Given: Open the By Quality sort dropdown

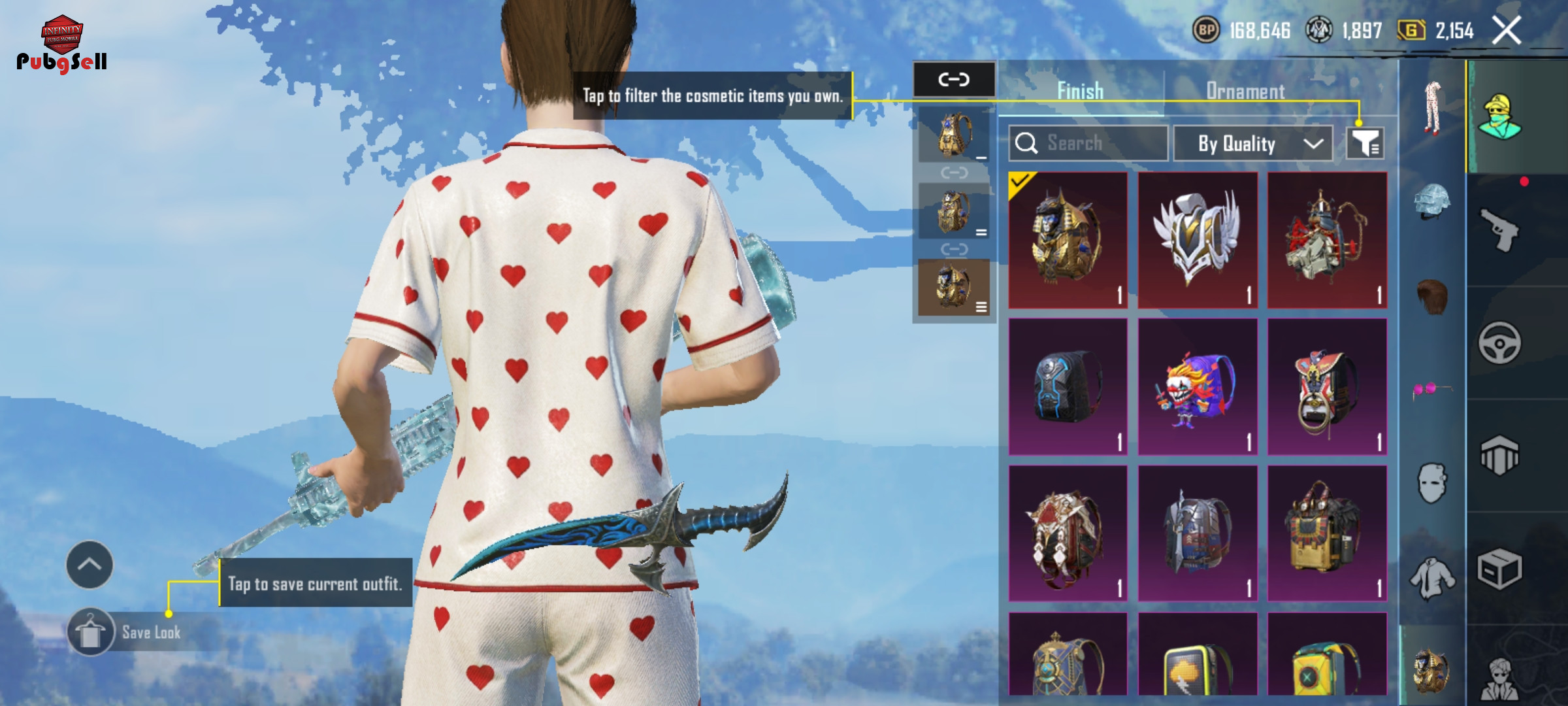Looking at the screenshot, I should click(1252, 143).
